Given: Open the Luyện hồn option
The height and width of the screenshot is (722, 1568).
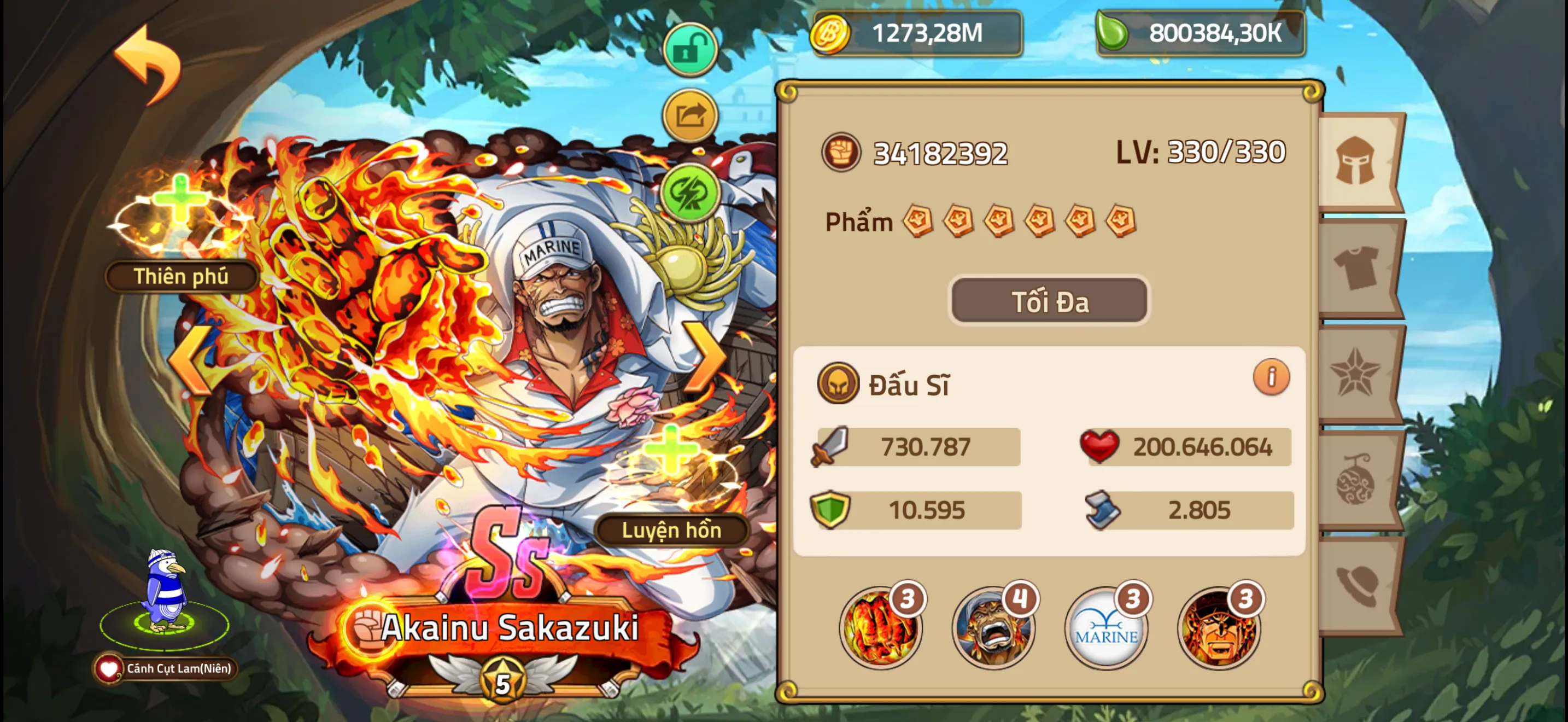Looking at the screenshot, I should point(671,529).
